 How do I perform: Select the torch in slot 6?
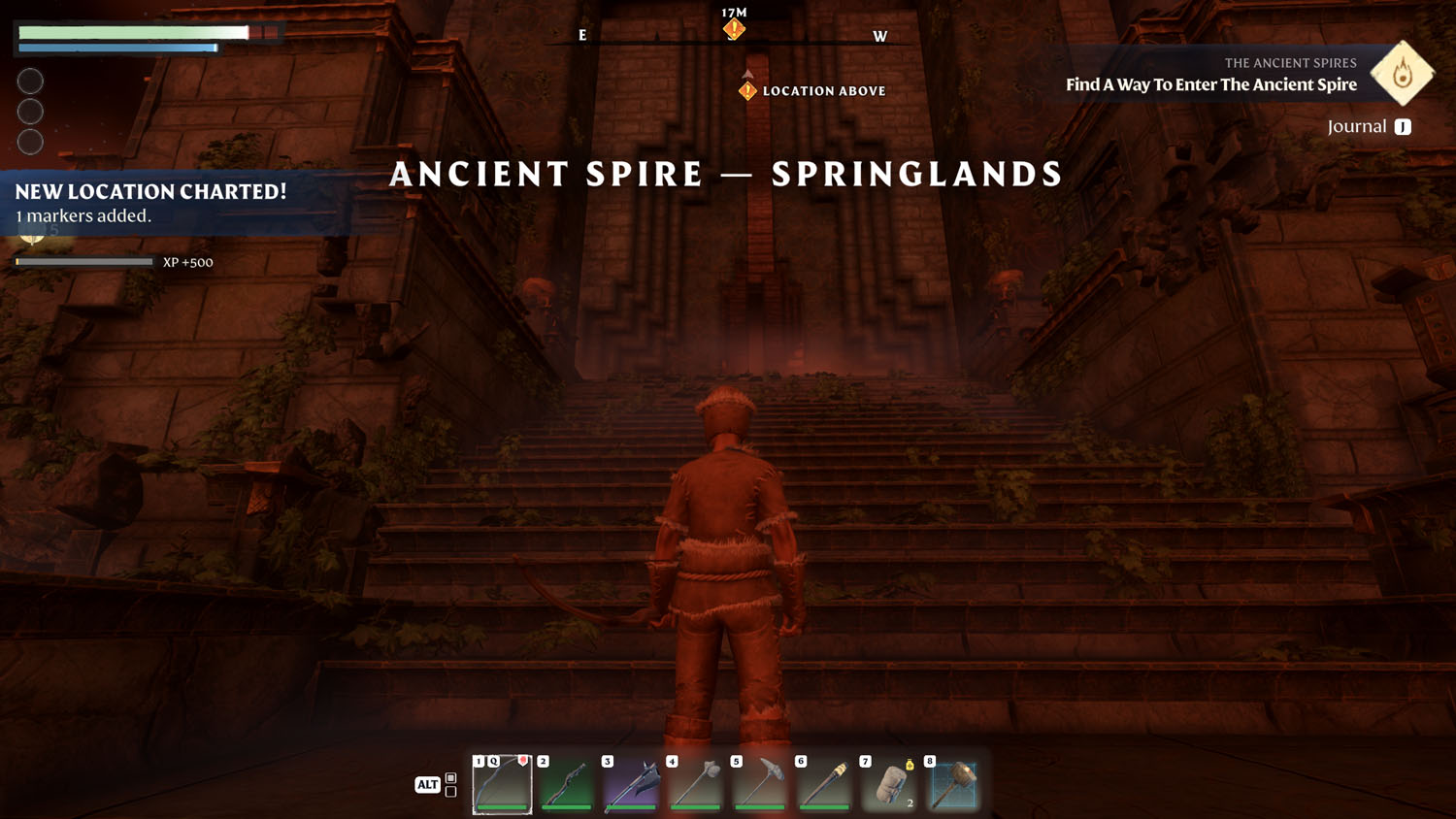824,784
